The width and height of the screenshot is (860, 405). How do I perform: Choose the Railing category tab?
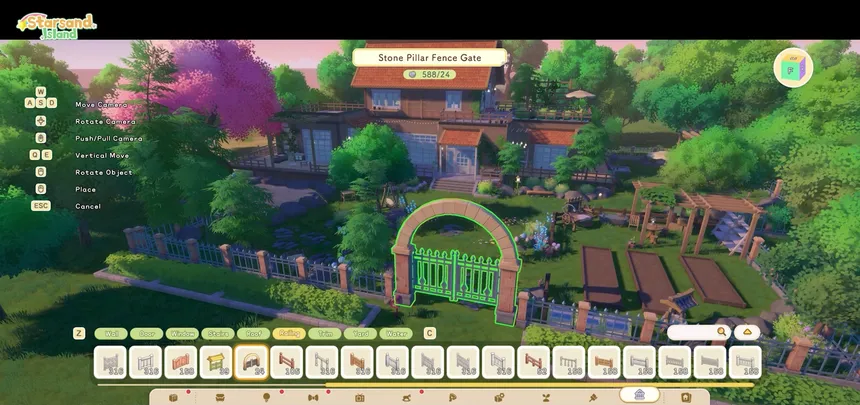288,333
